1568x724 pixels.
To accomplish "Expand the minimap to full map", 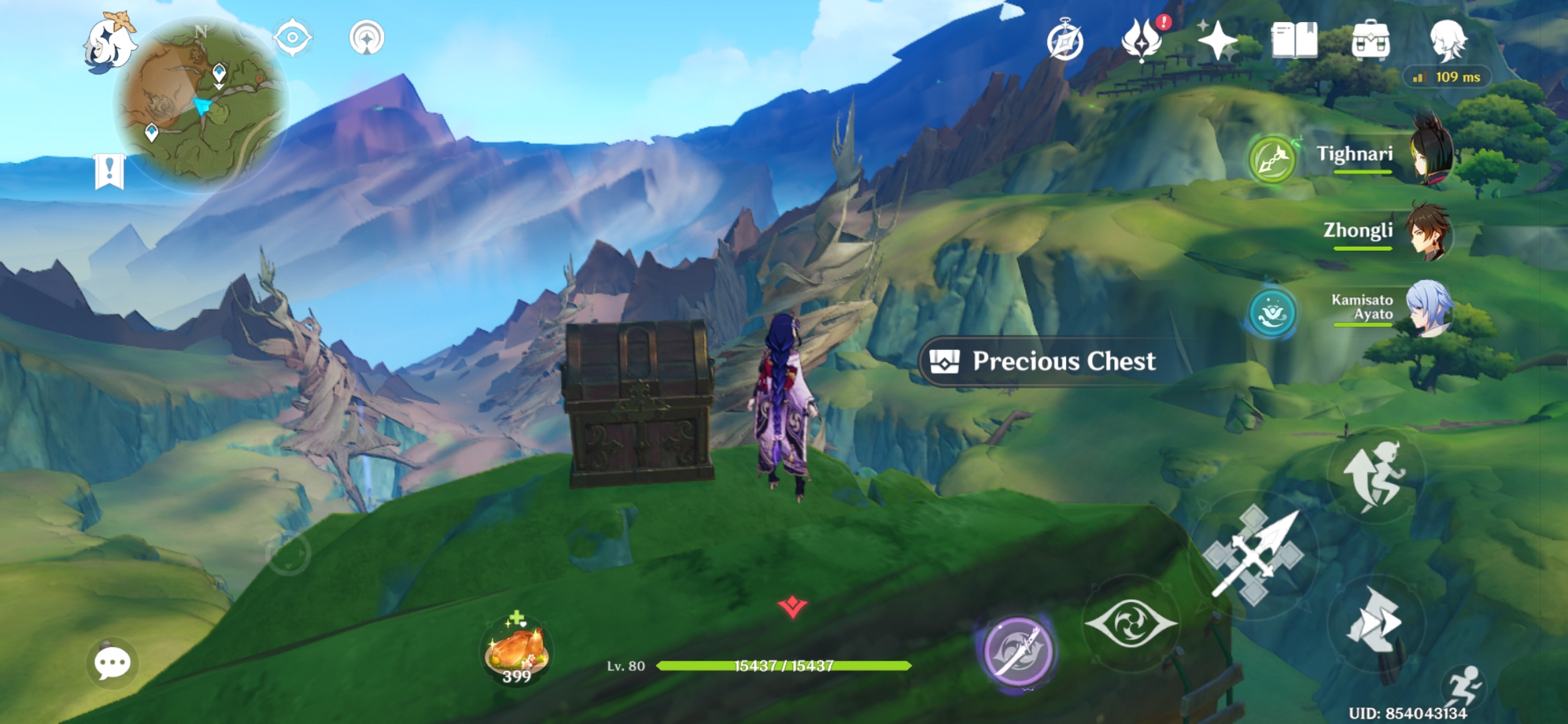I will (198, 104).
